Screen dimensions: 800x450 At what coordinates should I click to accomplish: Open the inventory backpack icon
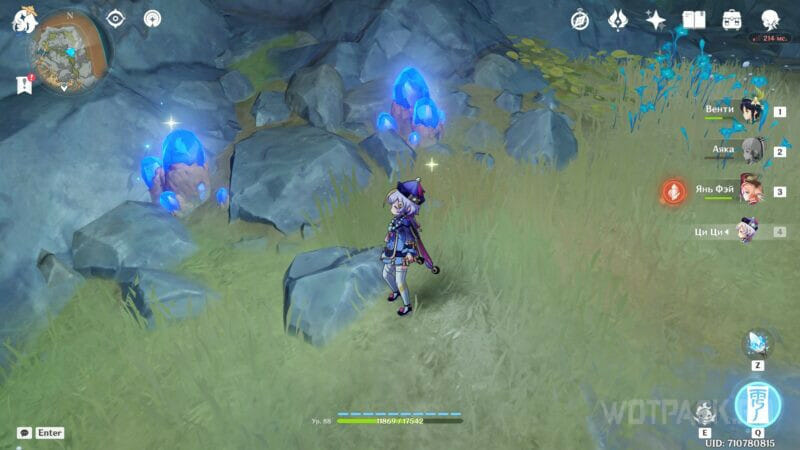coord(732,19)
